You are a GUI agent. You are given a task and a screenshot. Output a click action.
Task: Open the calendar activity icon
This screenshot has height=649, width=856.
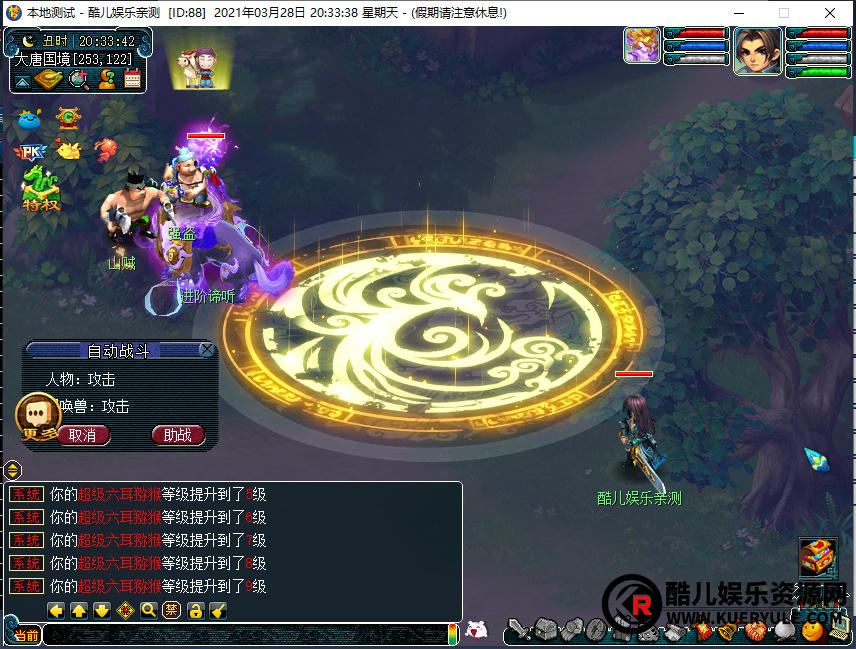(x=132, y=78)
